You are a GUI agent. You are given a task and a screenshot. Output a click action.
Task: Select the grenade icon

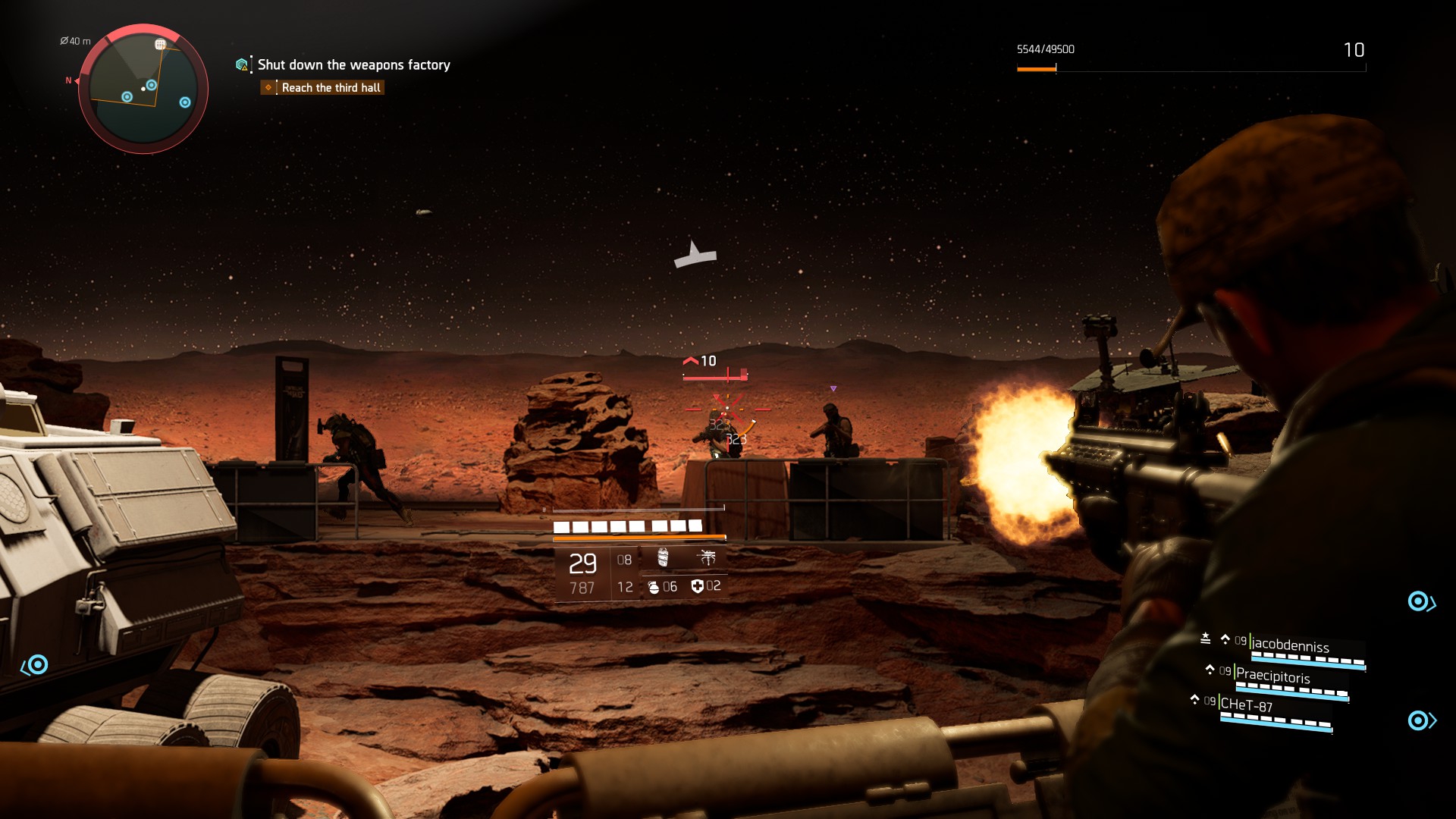point(654,587)
